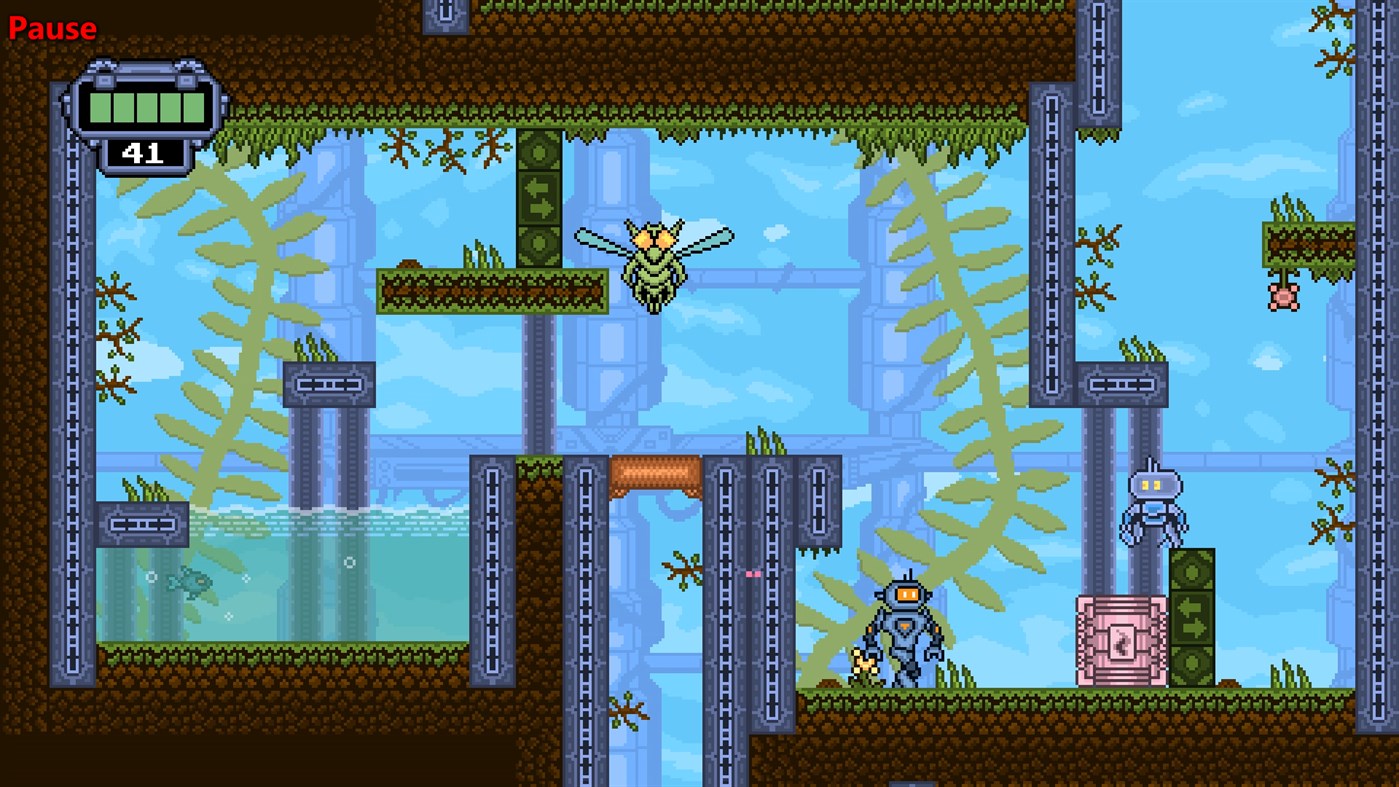
Task: Click the pink crate with the footprint emblem
Action: pyautogui.click(x=1120, y=638)
